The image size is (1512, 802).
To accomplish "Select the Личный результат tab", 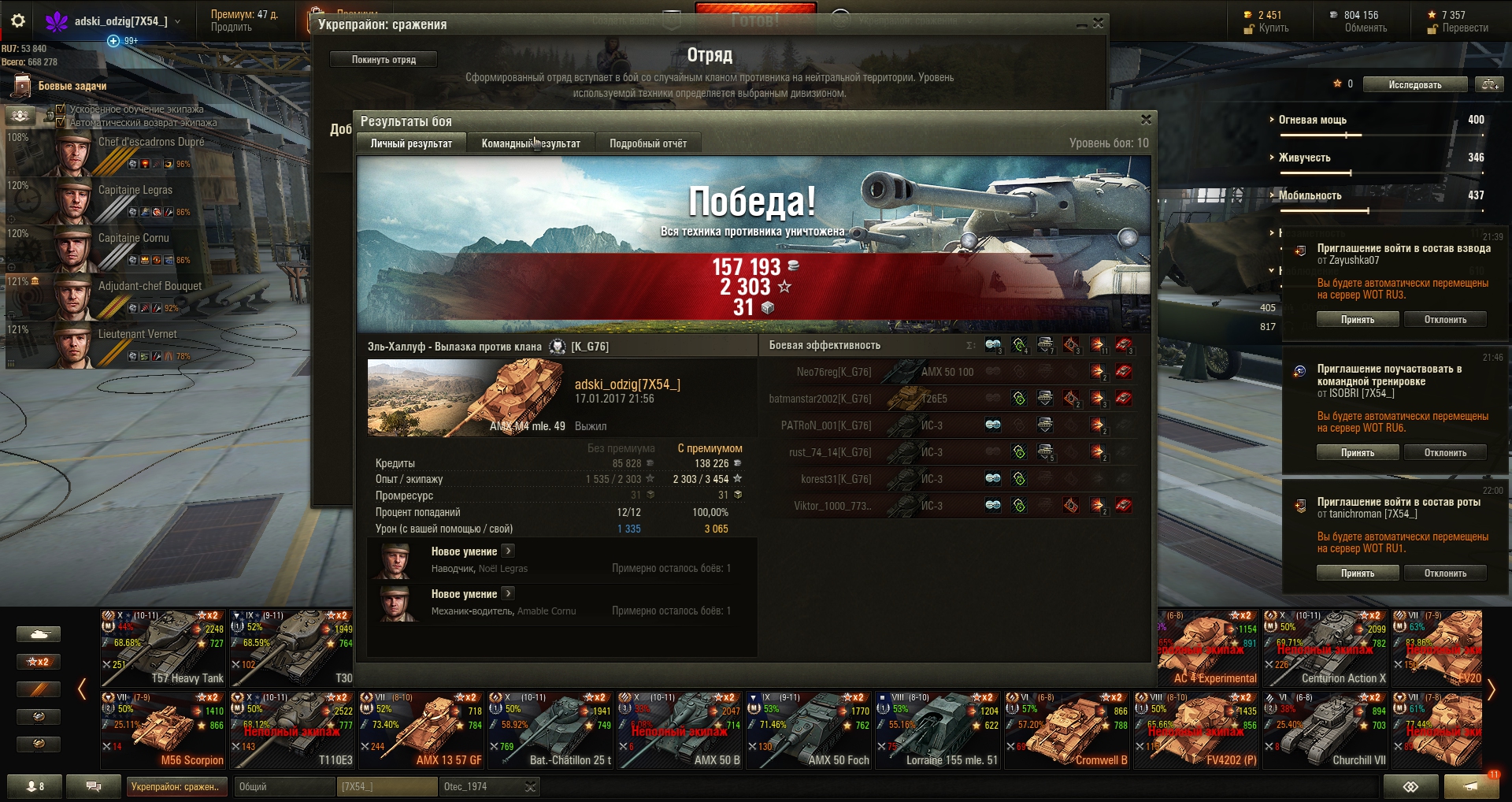I will pyautogui.click(x=411, y=143).
